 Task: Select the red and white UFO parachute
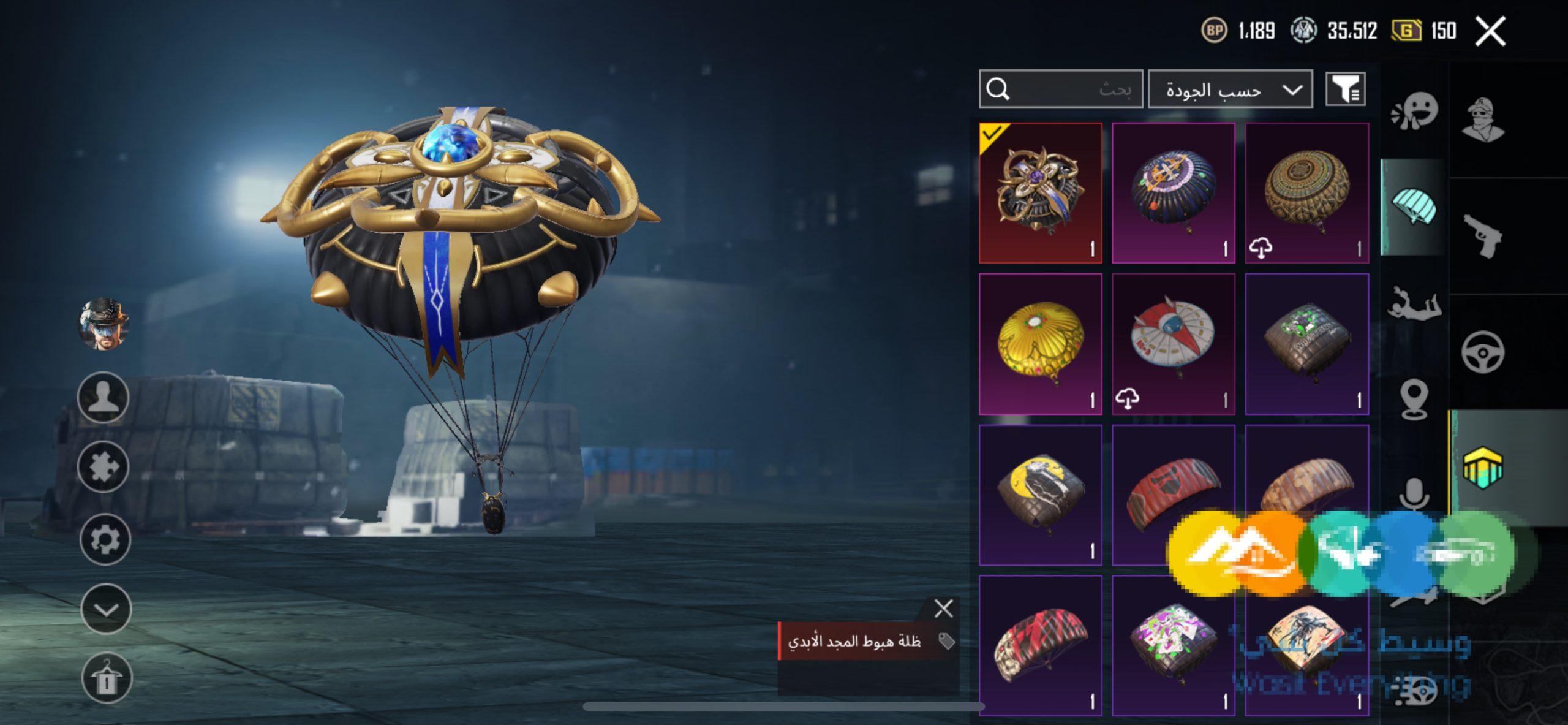tap(1173, 344)
